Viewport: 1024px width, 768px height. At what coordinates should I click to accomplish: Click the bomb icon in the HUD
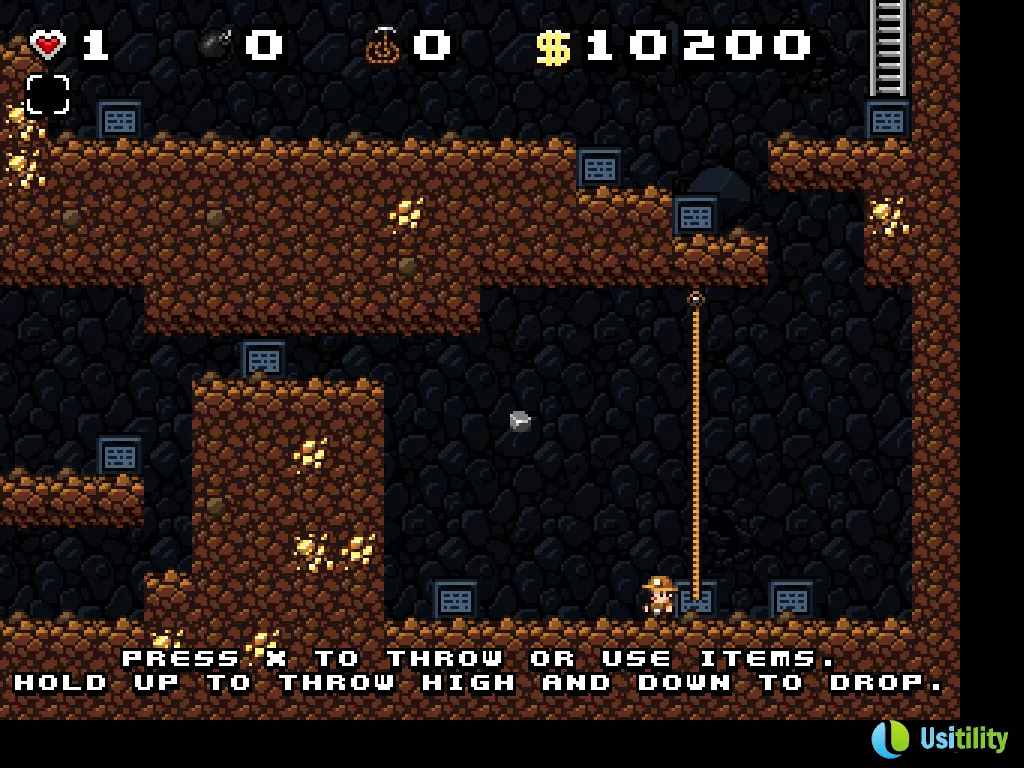tap(214, 45)
